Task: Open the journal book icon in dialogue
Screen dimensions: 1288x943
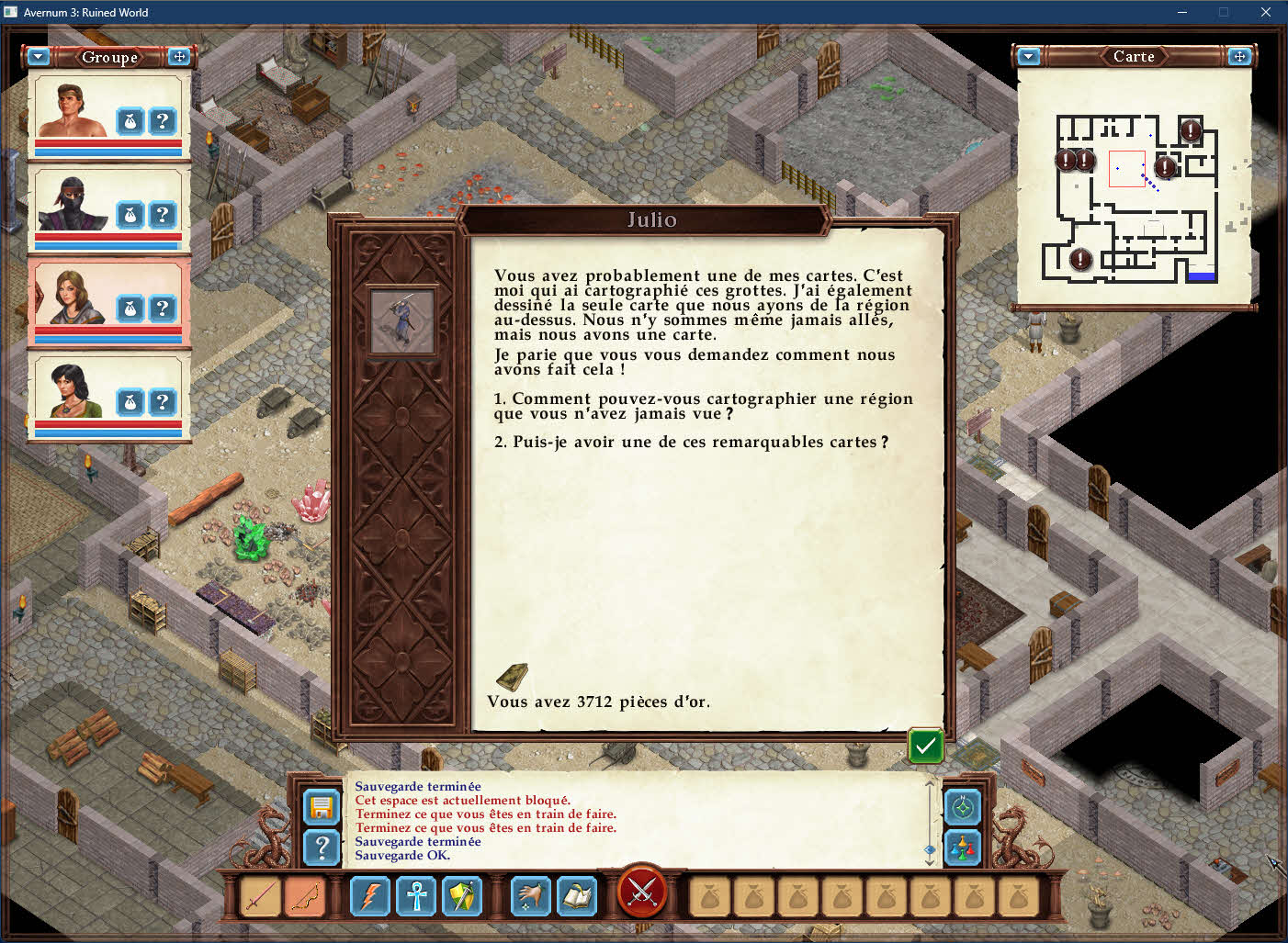Action: tap(512, 678)
